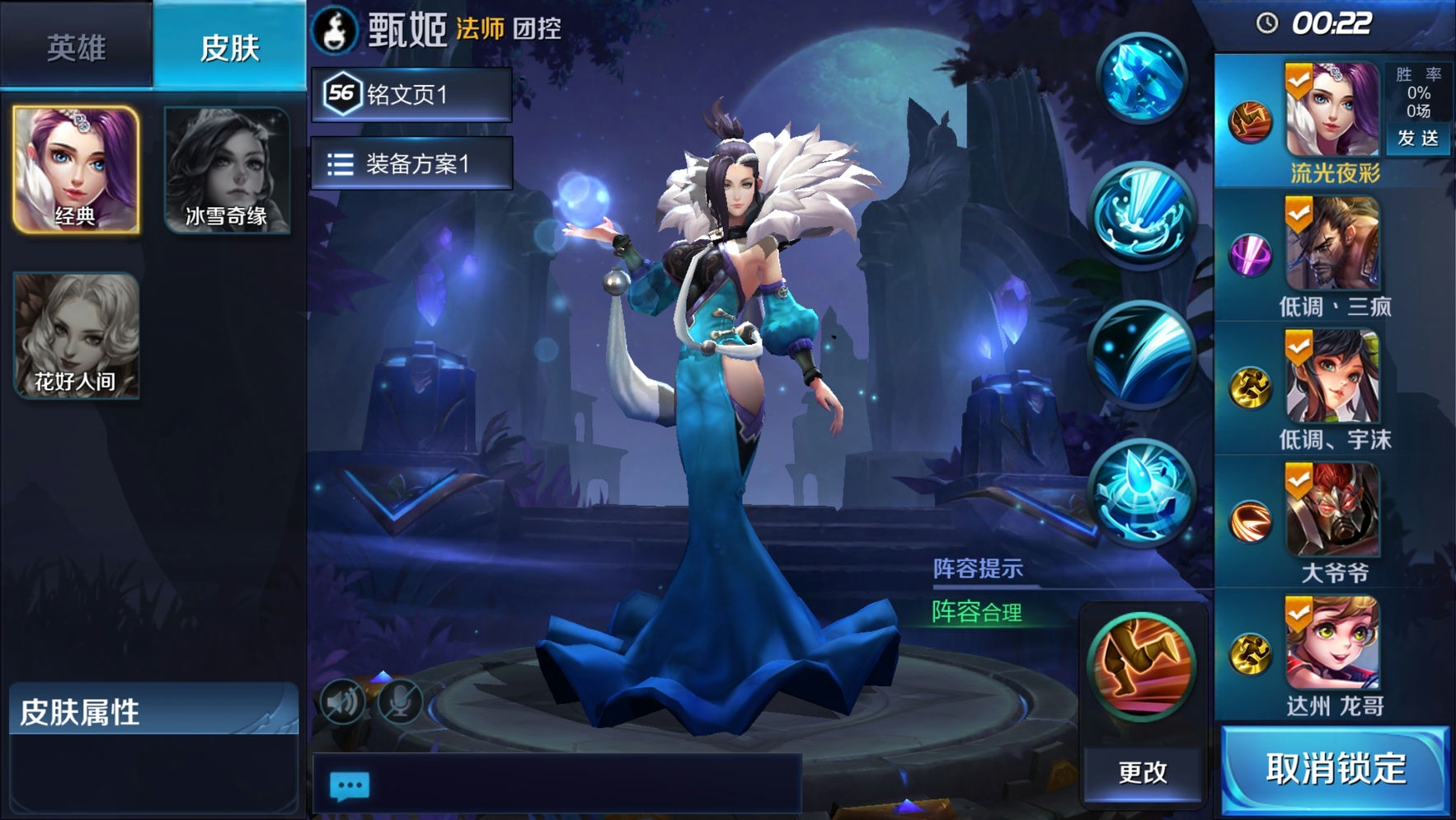Select the 皮肤 tab
The height and width of the screenshot is (820, 1456).
229,47
